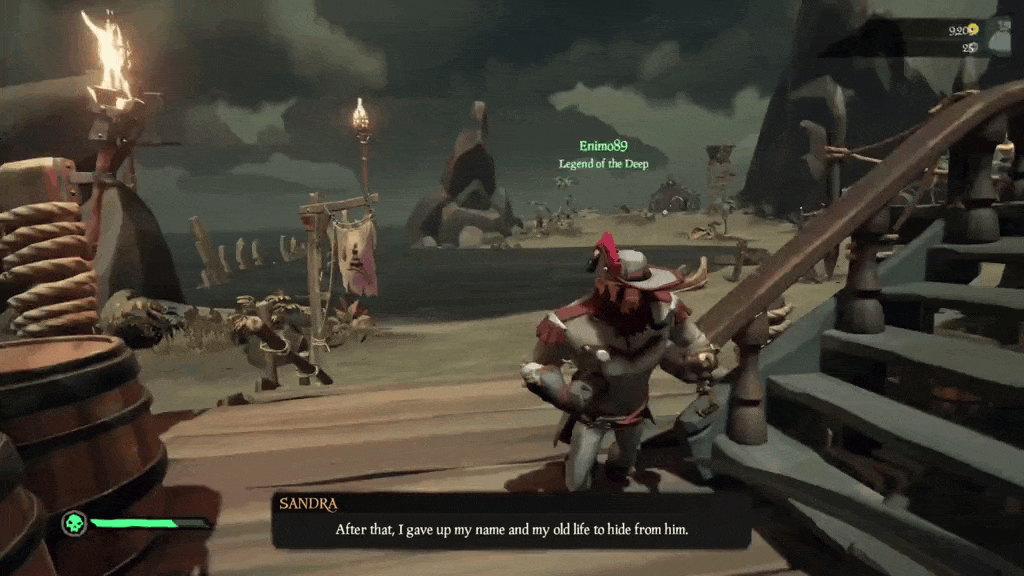Click the green skull health icon

[73, 524]
